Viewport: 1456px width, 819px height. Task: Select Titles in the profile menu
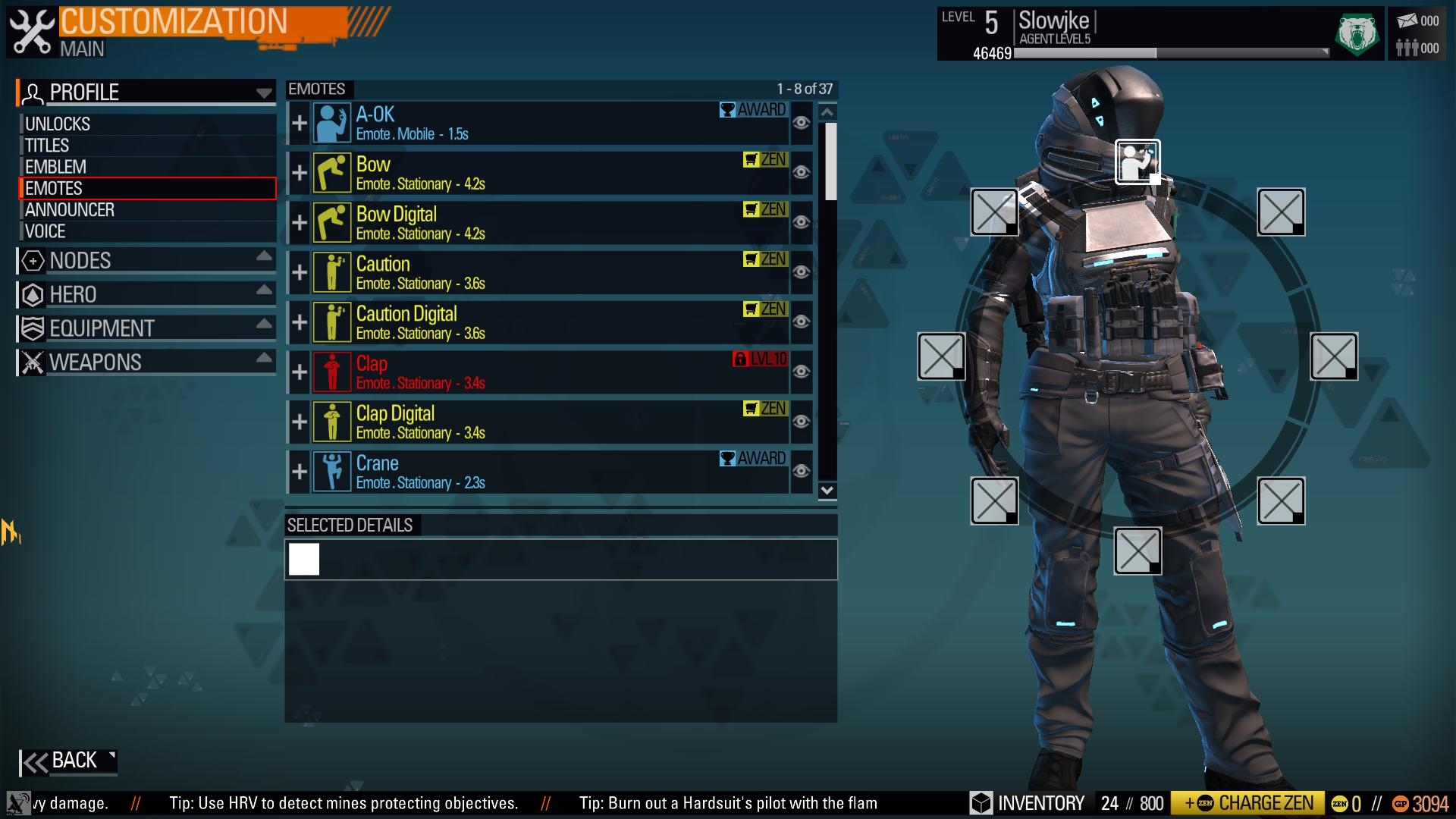click(x=47, y=146)
